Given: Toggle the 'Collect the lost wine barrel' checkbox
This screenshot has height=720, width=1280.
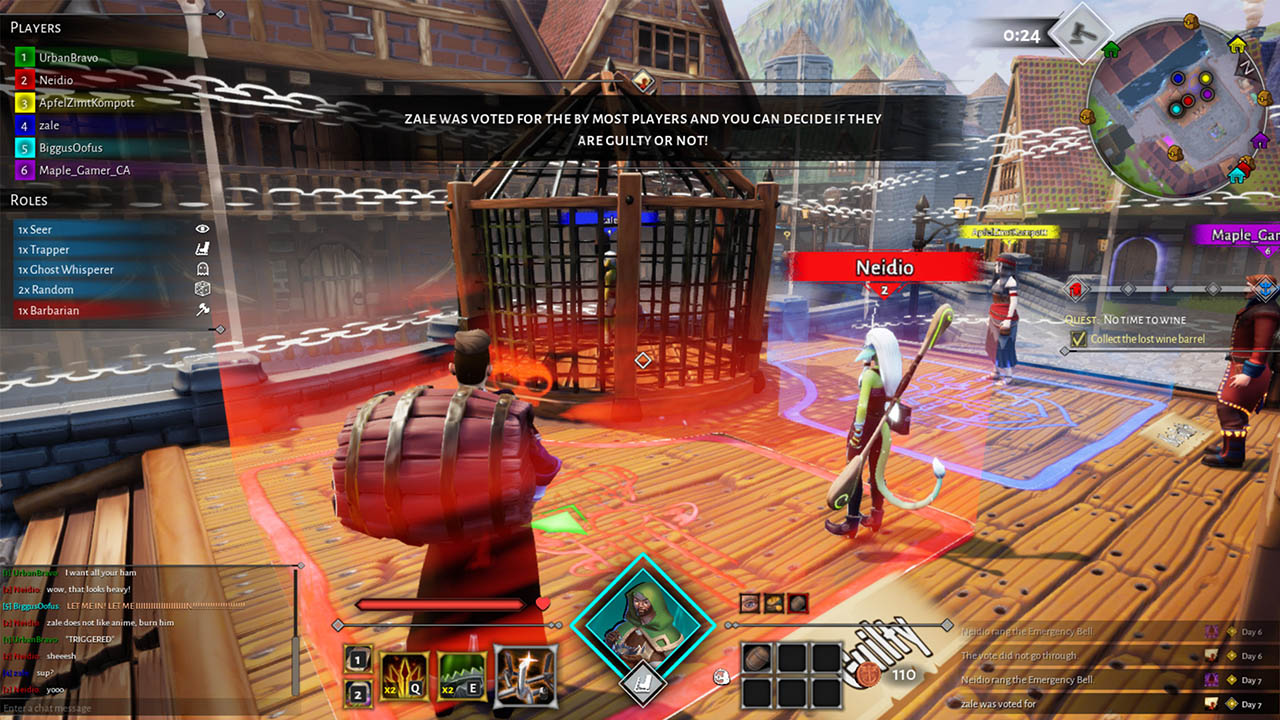Looking at the screenshot, I should [x=1078, y=339].
